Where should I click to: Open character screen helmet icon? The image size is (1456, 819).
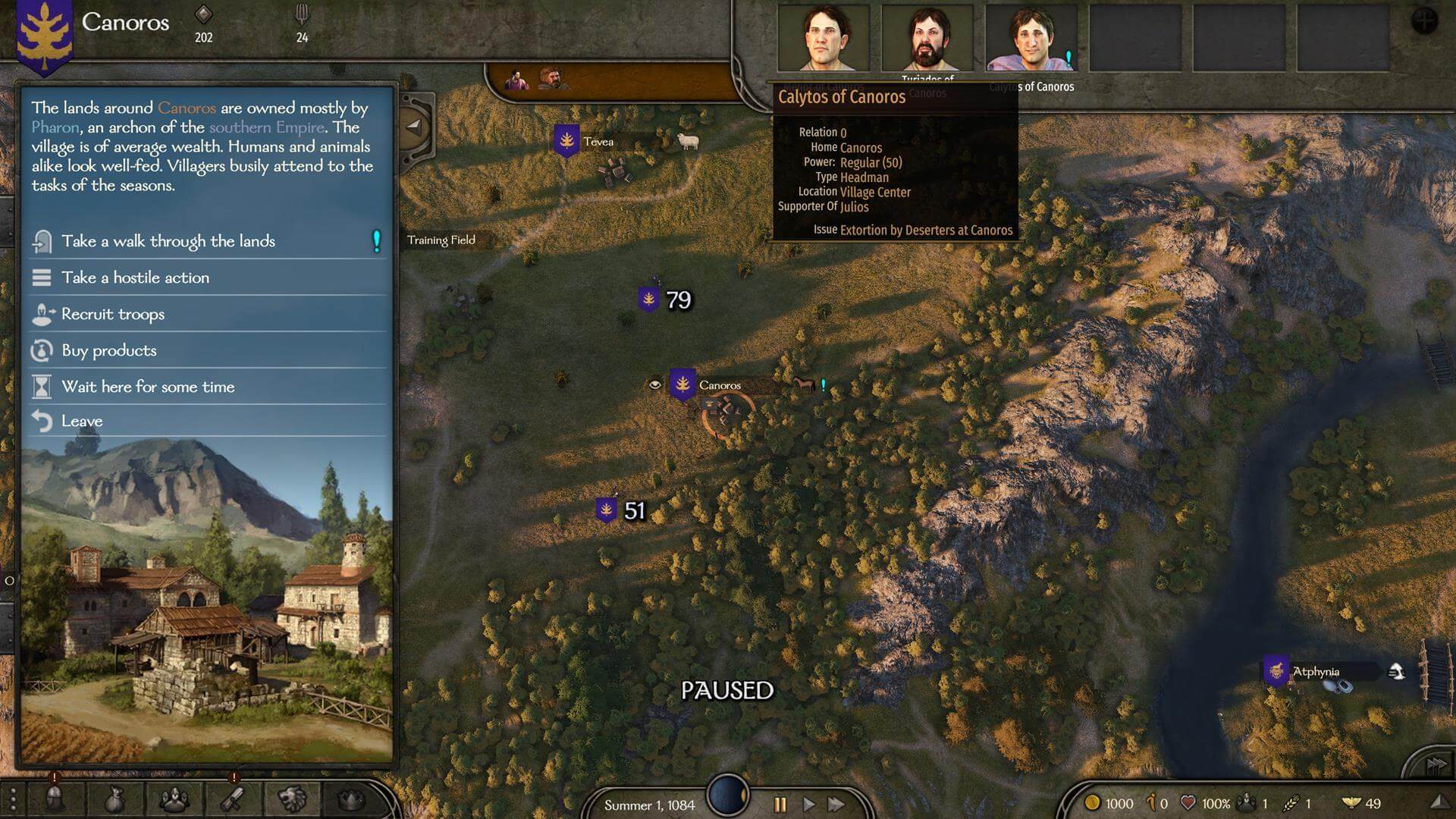pos(55,799)
